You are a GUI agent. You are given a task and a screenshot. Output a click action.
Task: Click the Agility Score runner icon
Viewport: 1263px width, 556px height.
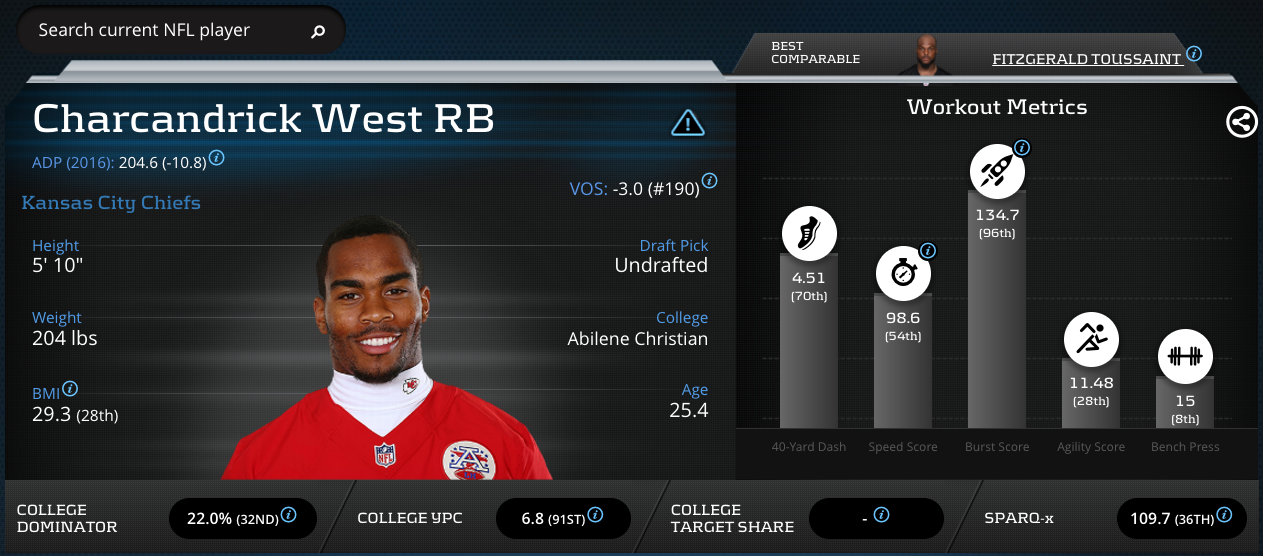(x=1090, y=341)
